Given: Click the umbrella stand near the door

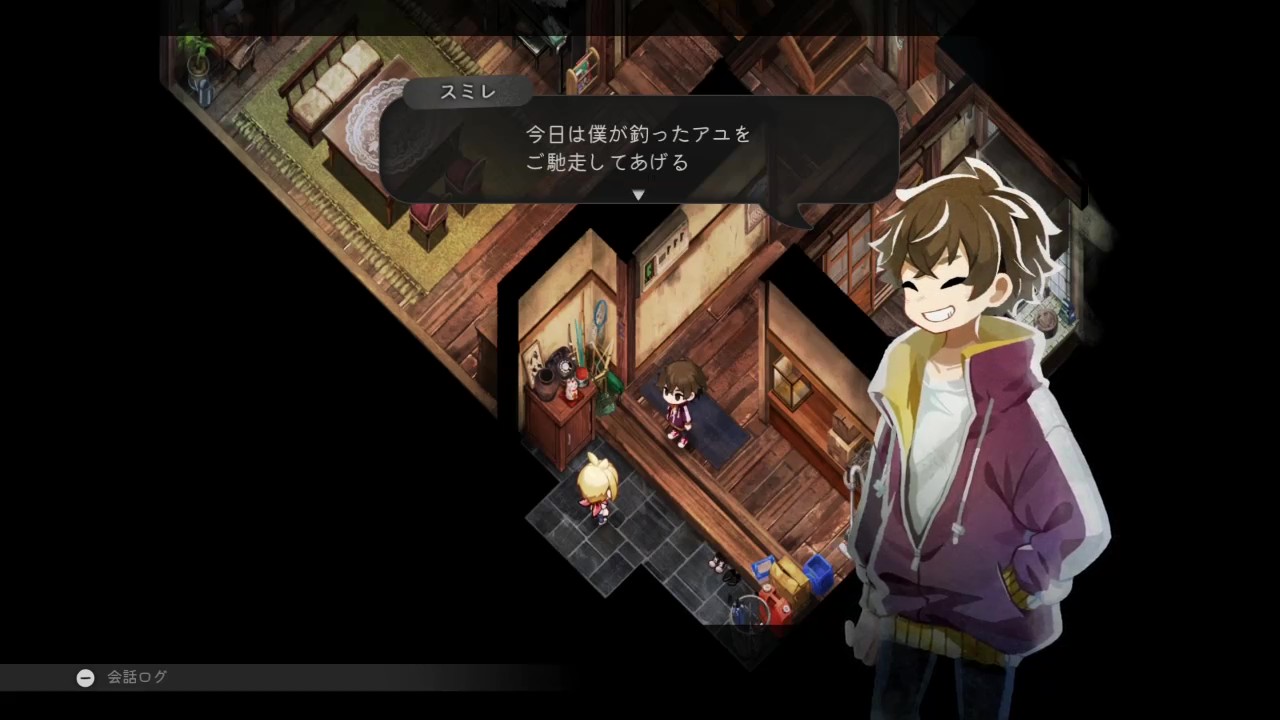Looking at the screenshot, I should point(748,615).
